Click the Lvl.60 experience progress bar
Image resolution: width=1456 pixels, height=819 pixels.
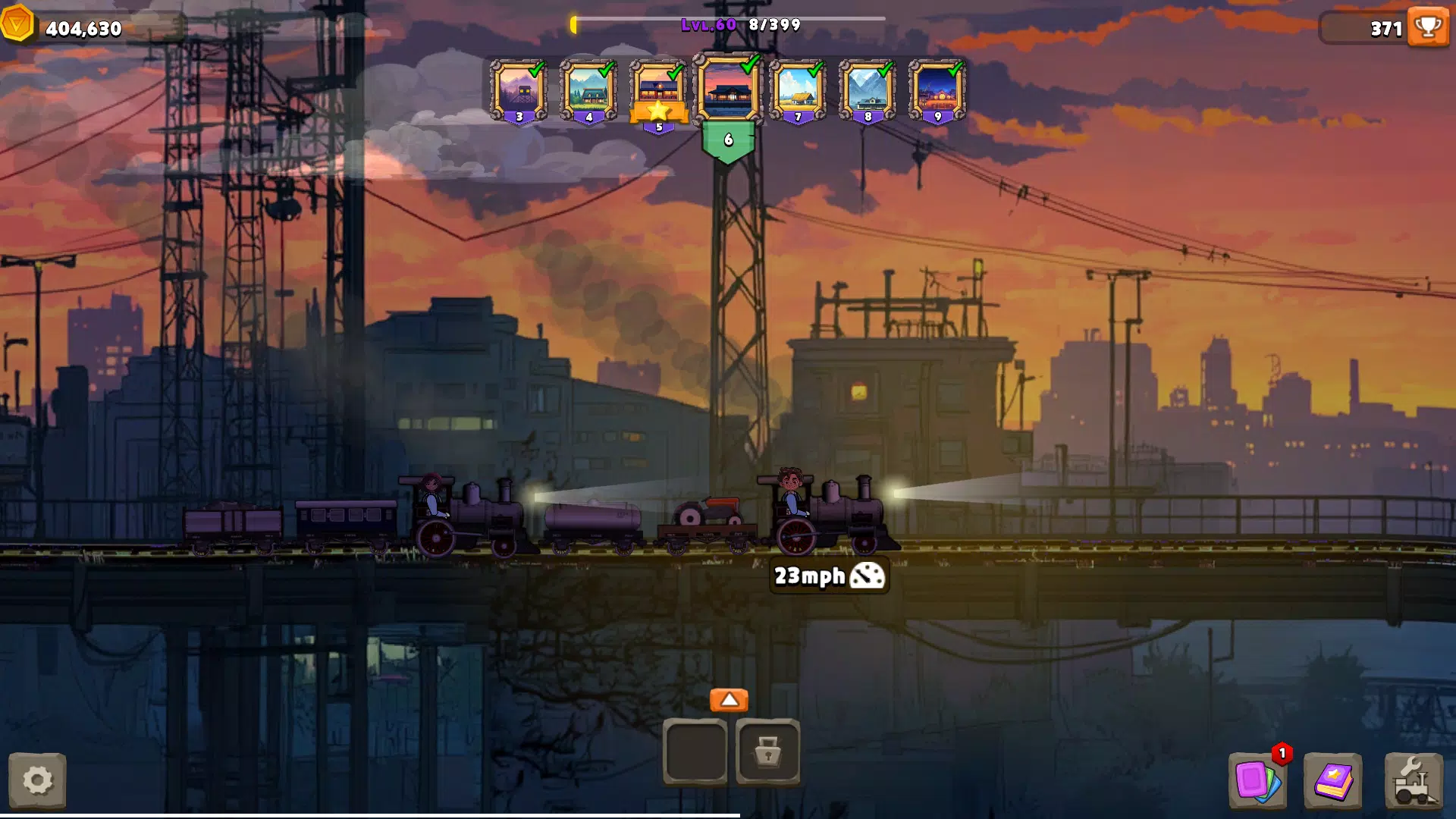coord(728,24)
